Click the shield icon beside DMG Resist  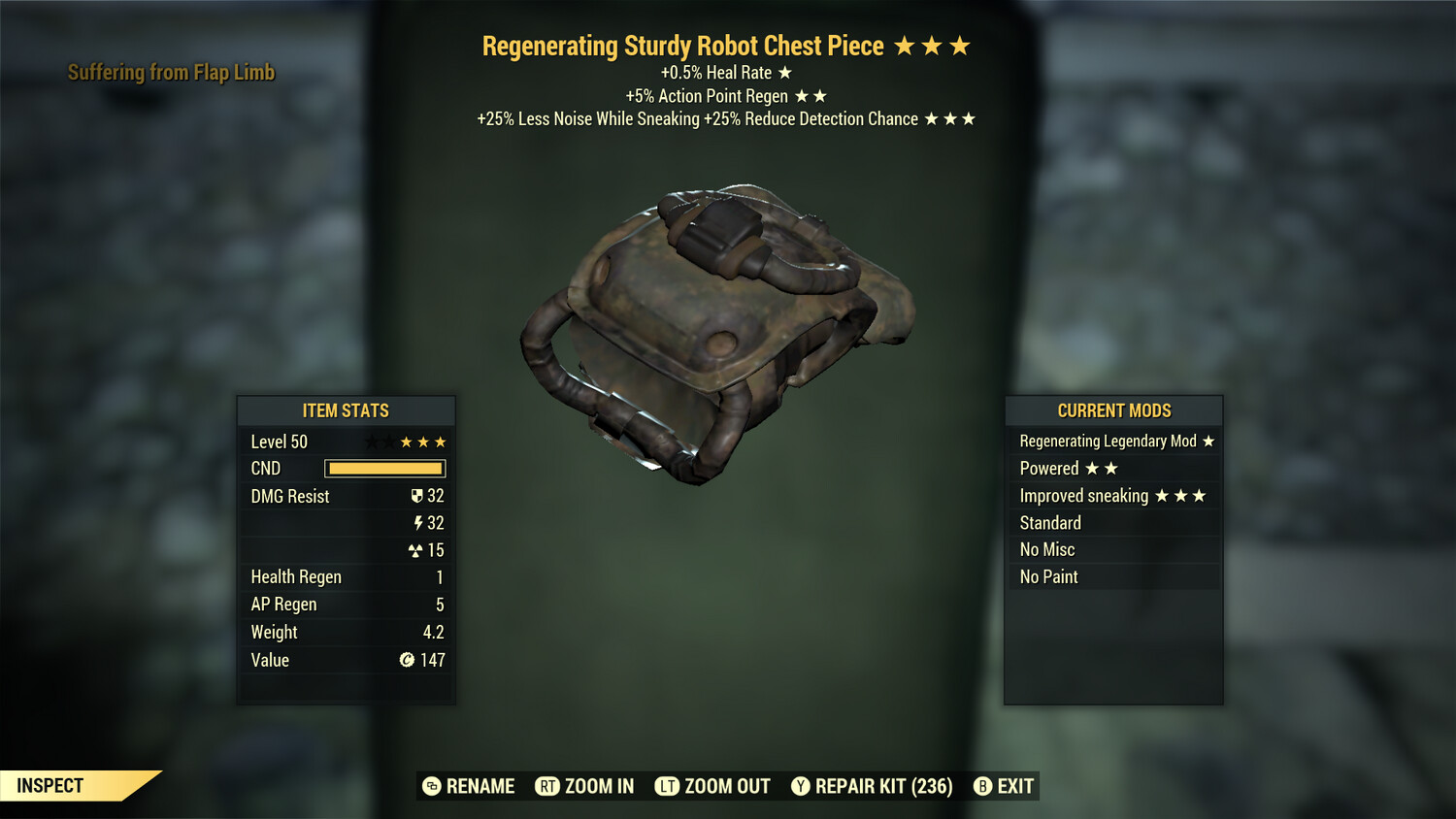[417, 496]
